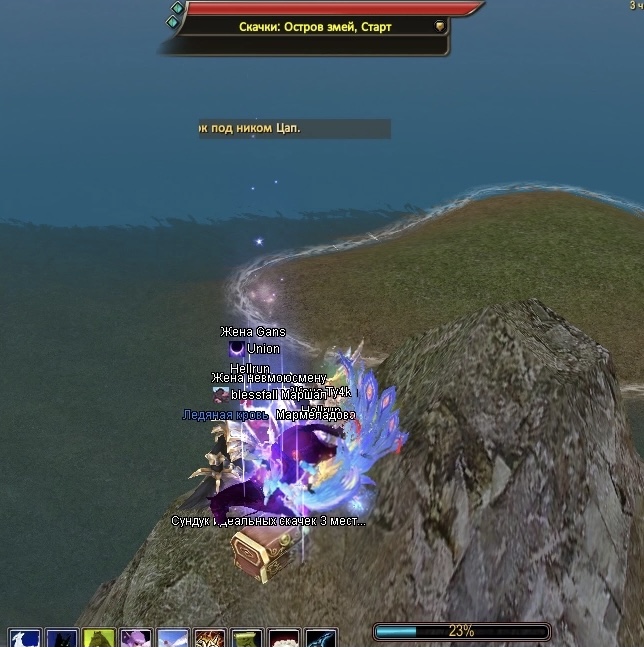The image size is (644, 647).
Task: Select the white winged bird hotbar icon
Action: (173, 639)
